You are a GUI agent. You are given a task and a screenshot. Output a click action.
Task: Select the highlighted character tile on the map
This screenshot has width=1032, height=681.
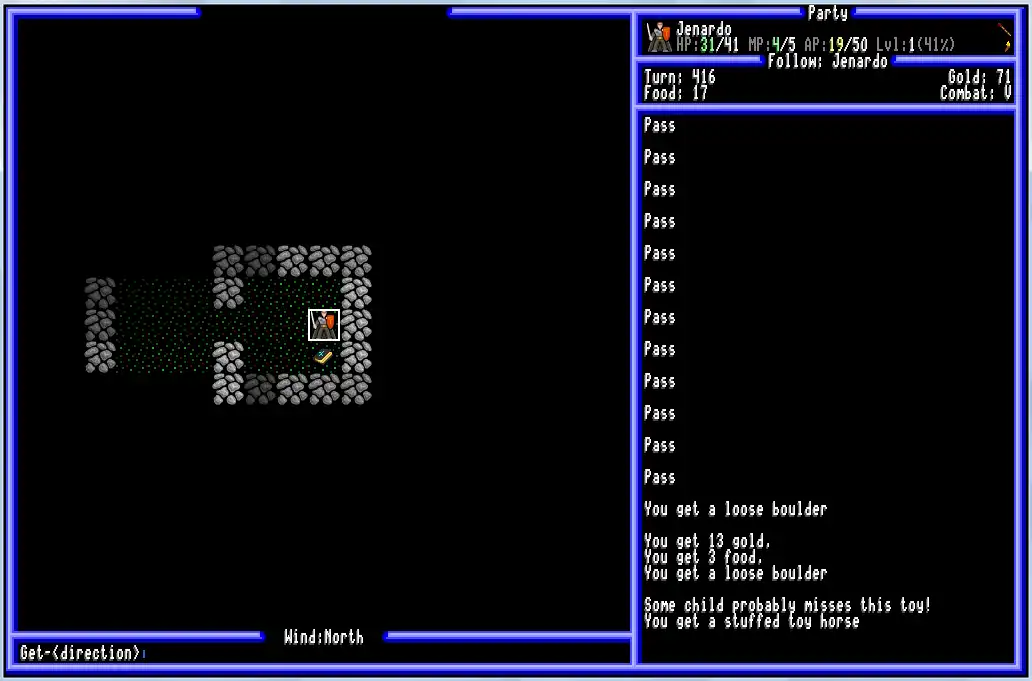tap(324, 325)
